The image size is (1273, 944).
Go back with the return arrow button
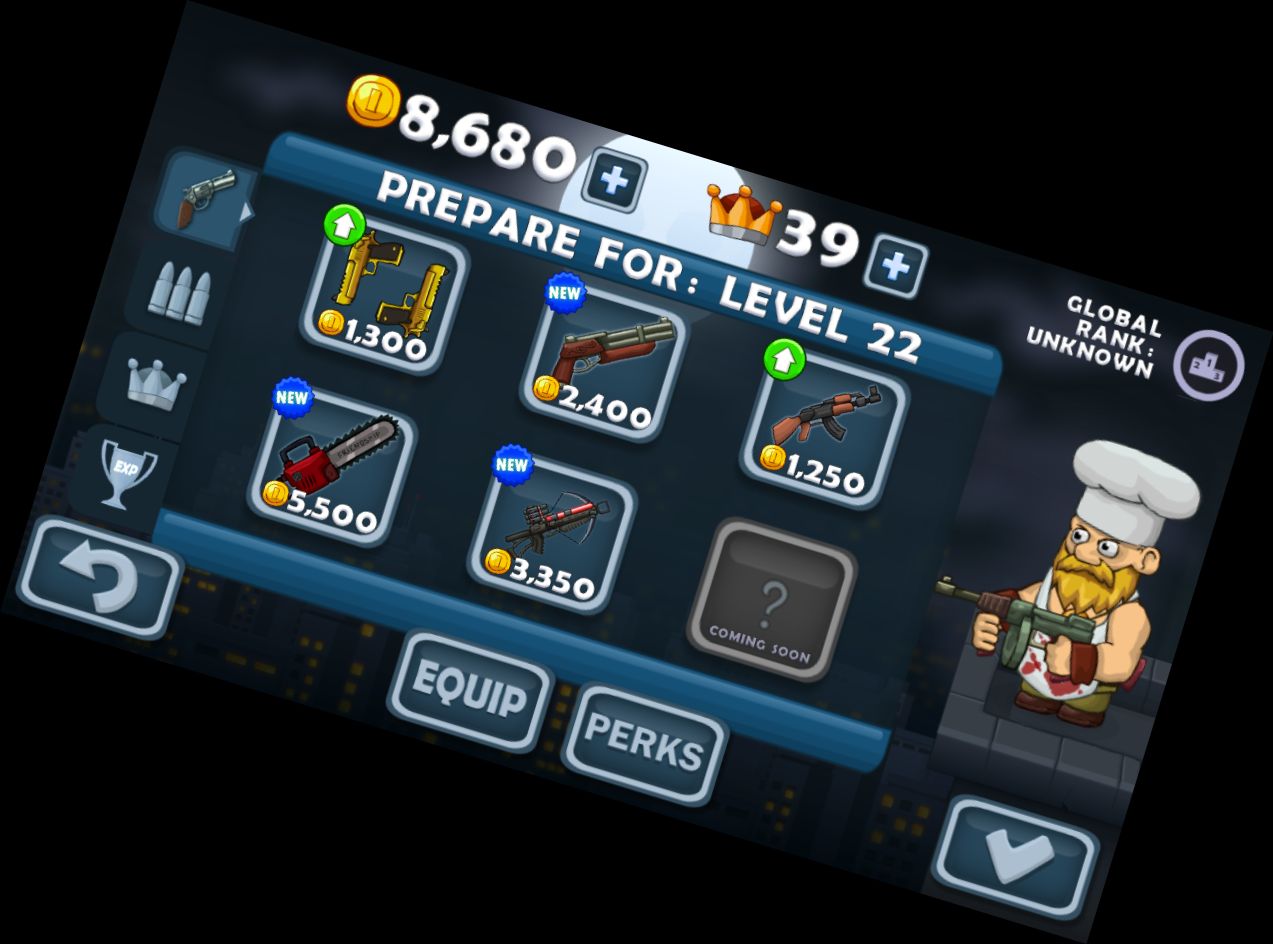(x=99, y=578)
